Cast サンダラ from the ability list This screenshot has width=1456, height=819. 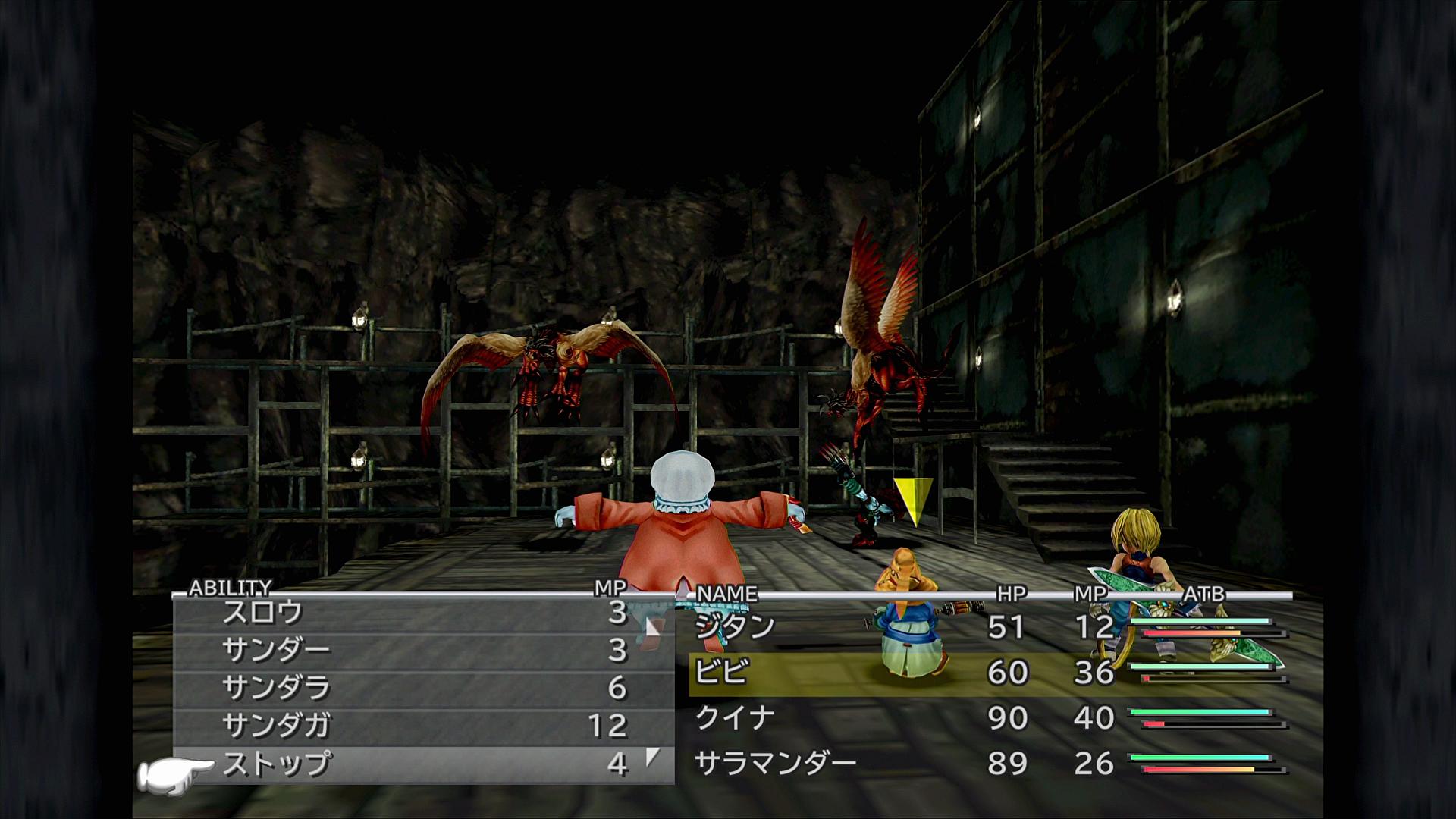coord(277,688)
